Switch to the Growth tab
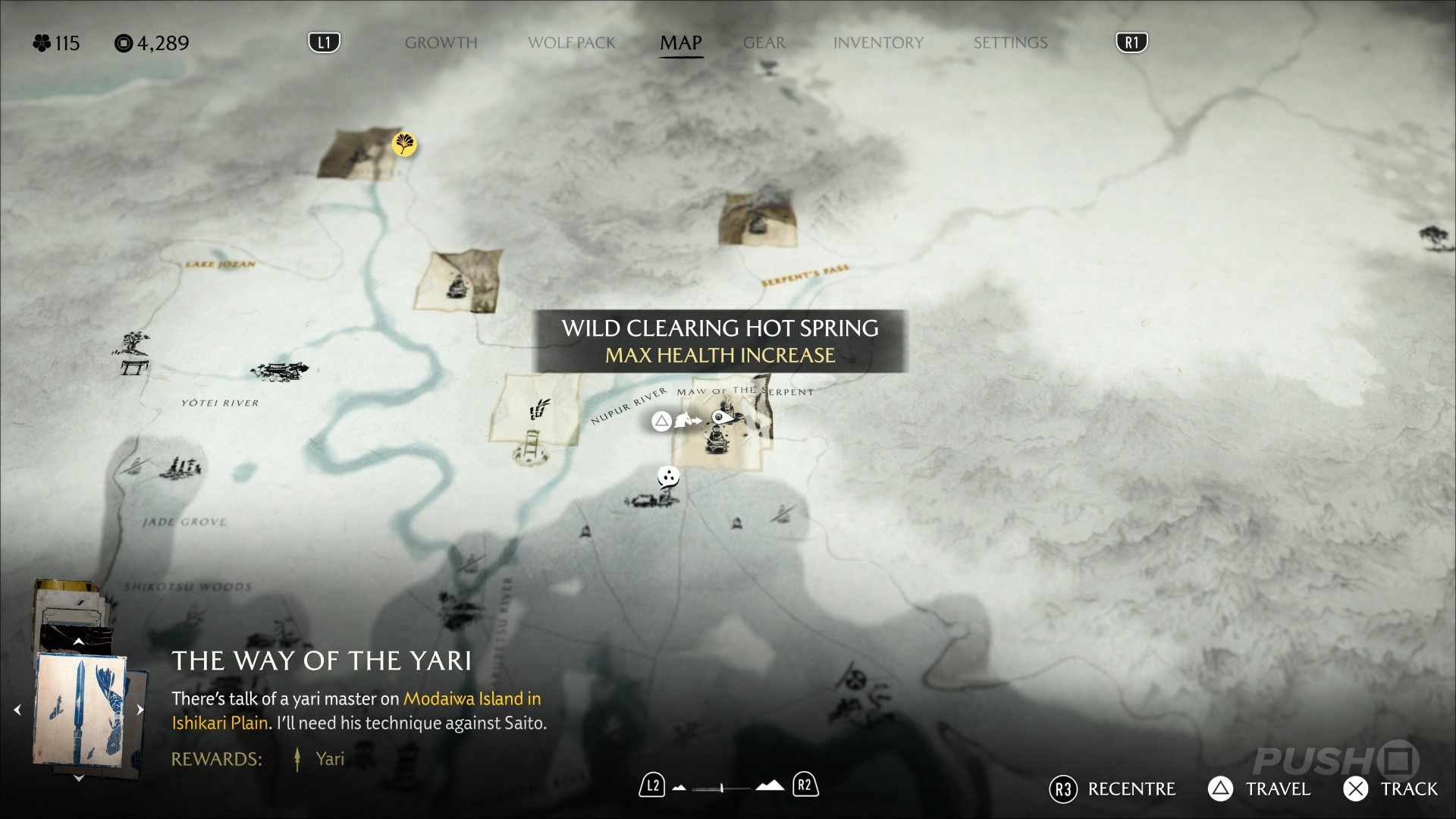This screenshot has height=819, width=1456. 441,43
